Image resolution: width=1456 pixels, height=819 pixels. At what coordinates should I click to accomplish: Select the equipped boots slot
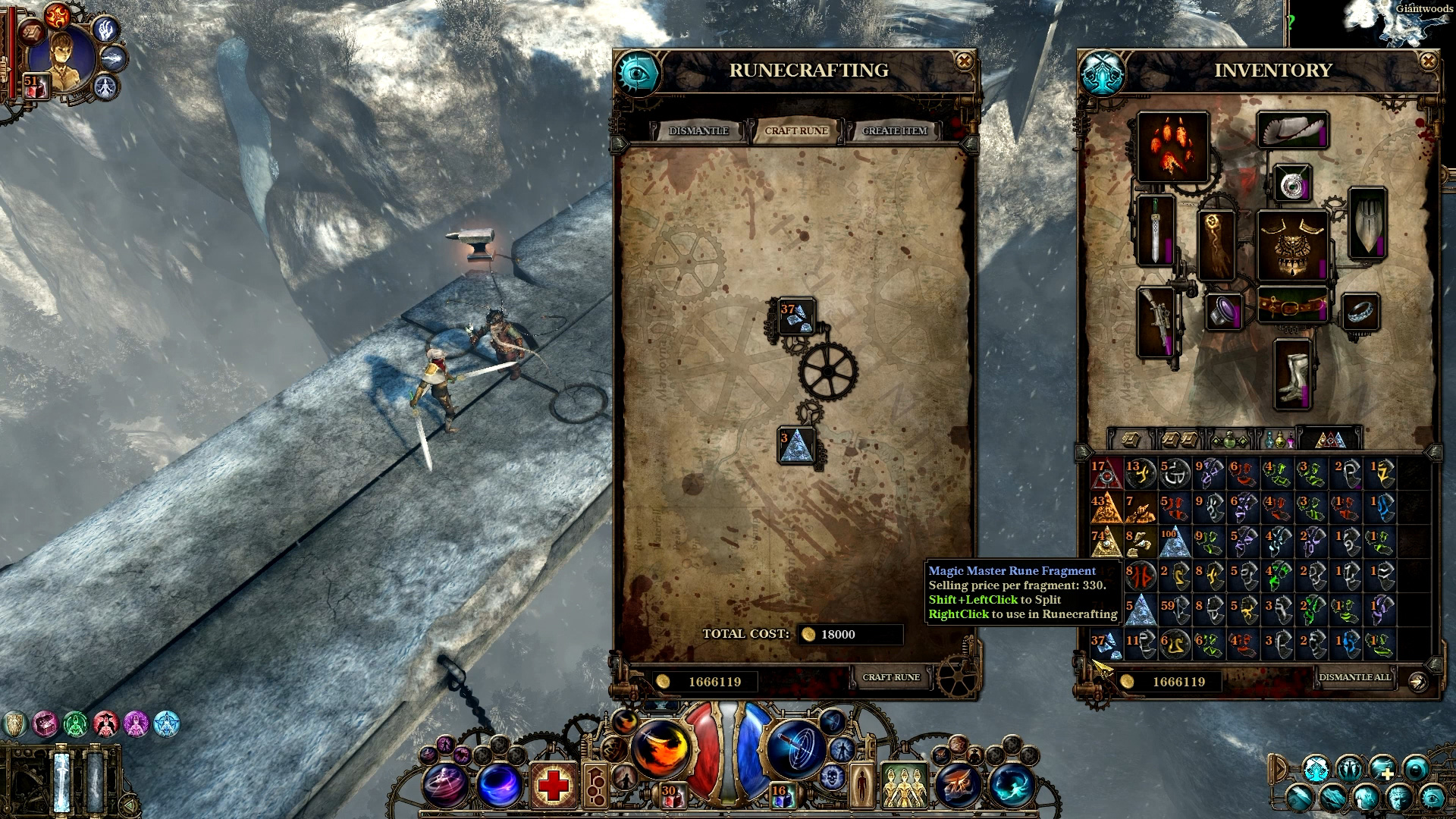coord(1292,374)
